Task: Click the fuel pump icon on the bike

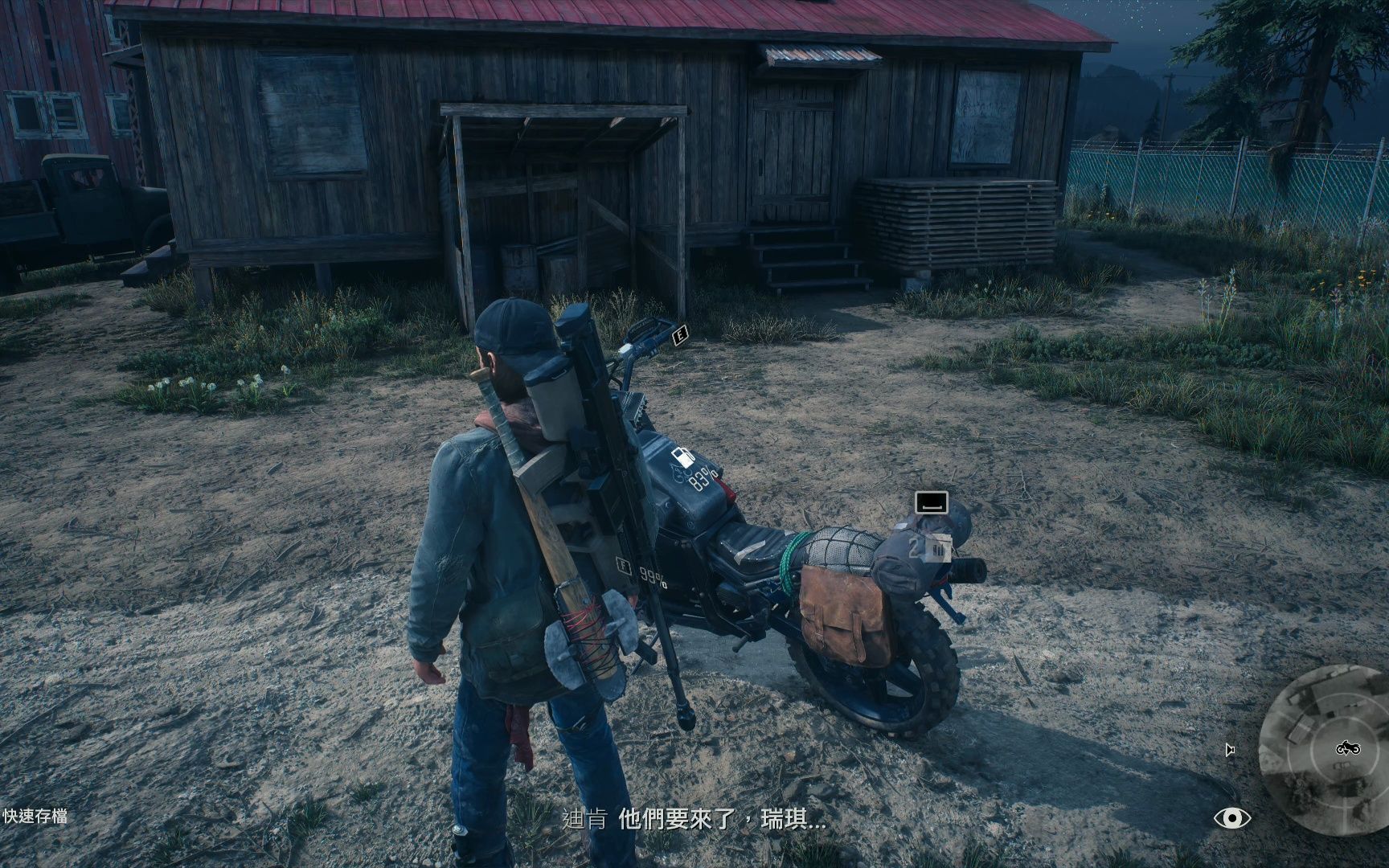Action: (682, 457)
